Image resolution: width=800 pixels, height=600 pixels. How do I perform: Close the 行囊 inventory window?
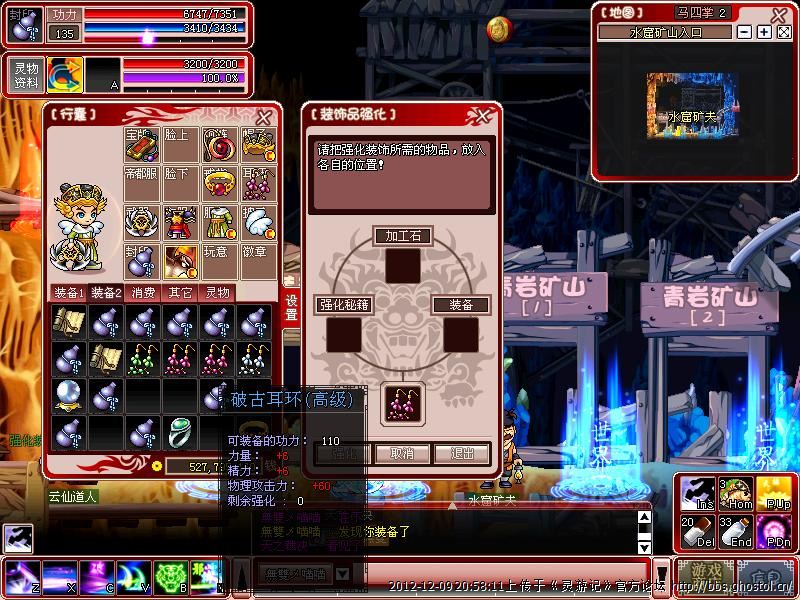[x=264, y=116]
